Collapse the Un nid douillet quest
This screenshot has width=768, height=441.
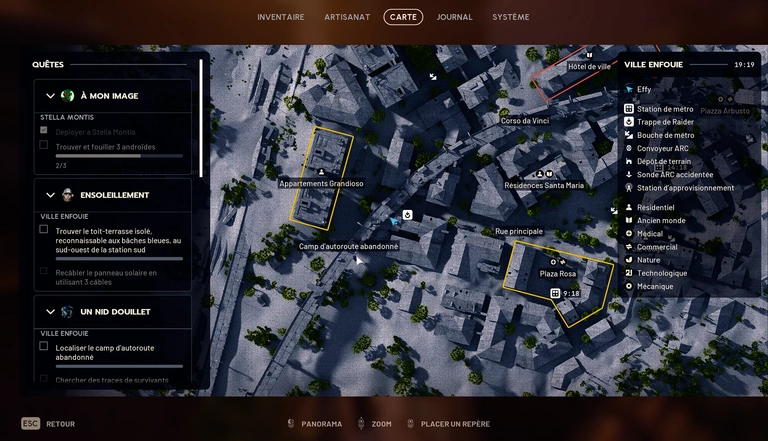[x=51, y=312]
